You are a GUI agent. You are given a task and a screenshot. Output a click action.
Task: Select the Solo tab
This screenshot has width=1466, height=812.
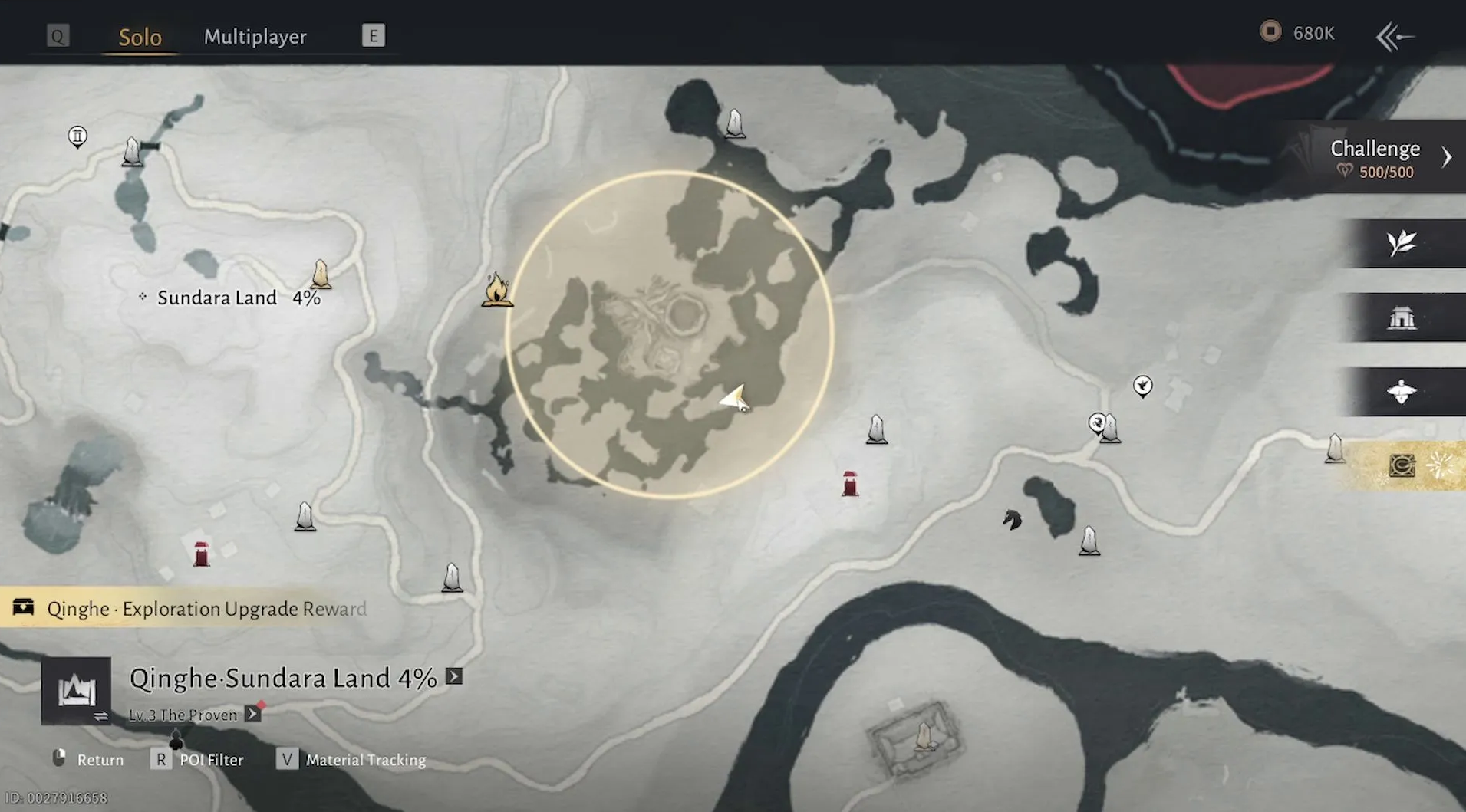point(140,37)
